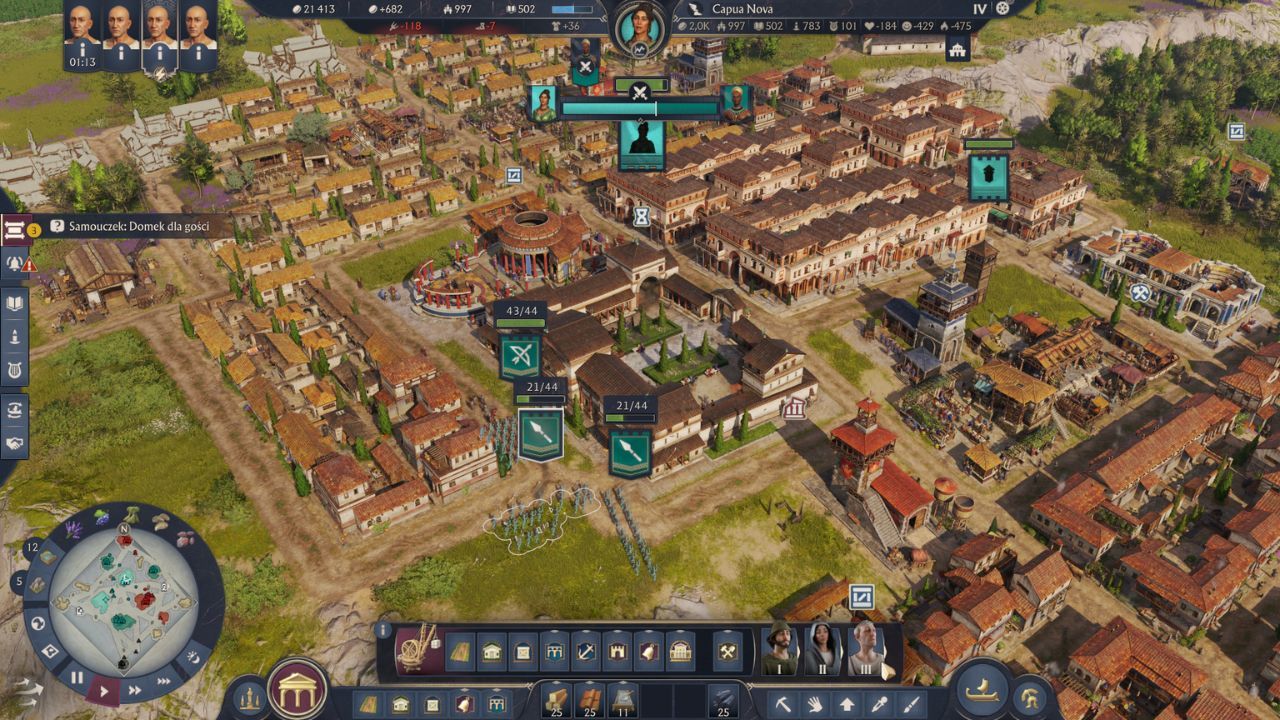
Task: Pause the game speed
Action: pyautogui.click(x=77, y=678)
